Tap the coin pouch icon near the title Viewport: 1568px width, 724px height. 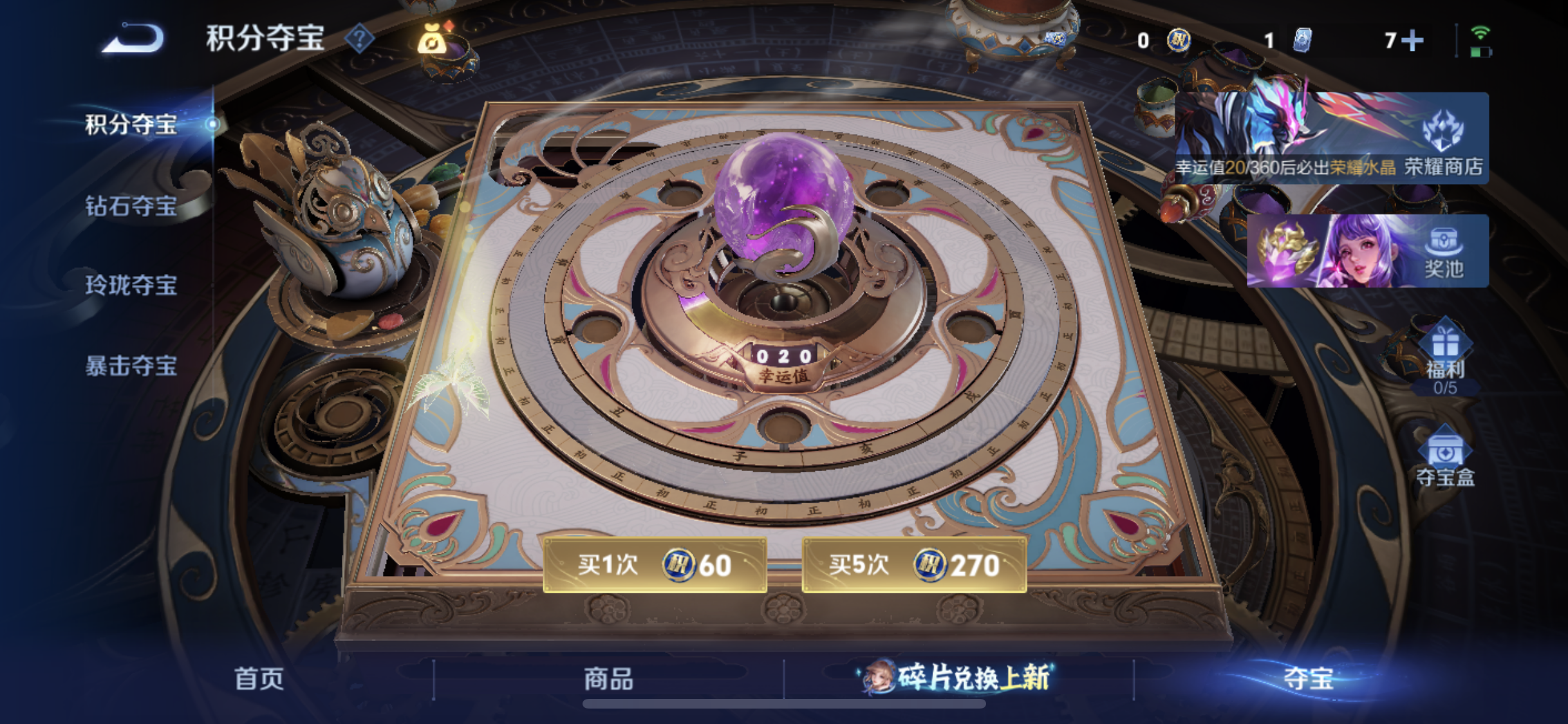[x=433, y=40]
